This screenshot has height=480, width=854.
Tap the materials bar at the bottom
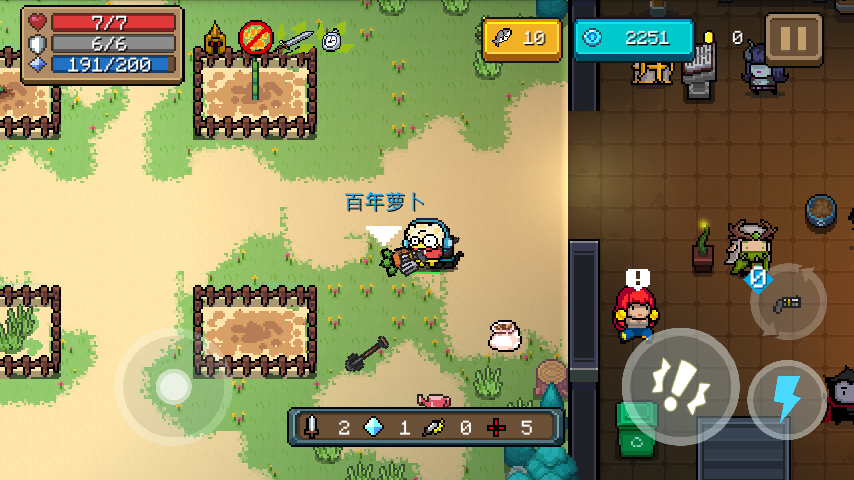tap(425, 427)
